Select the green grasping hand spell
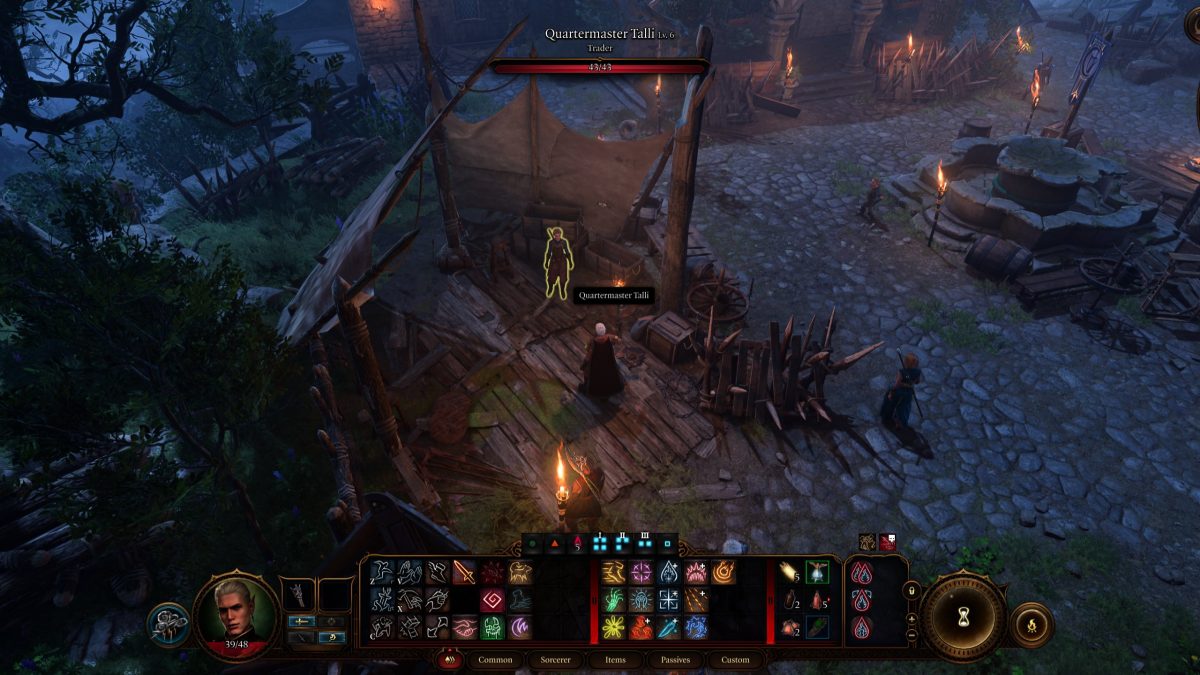The image size is (1200, 675). click(613, 600)
